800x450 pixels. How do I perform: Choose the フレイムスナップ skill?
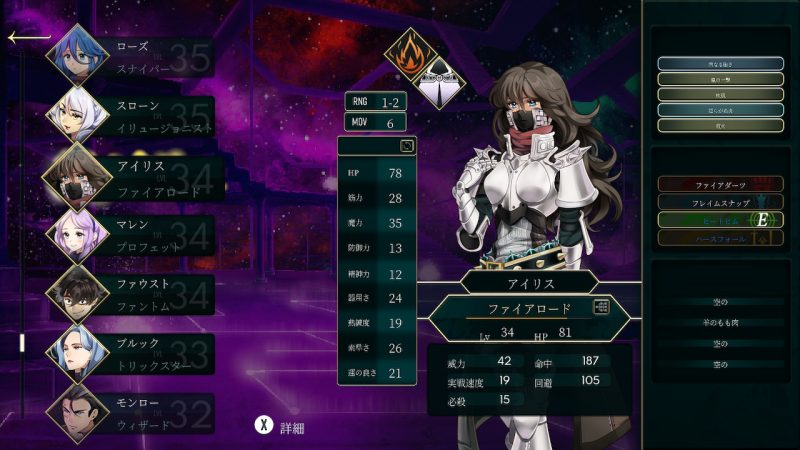pos(720,202)
